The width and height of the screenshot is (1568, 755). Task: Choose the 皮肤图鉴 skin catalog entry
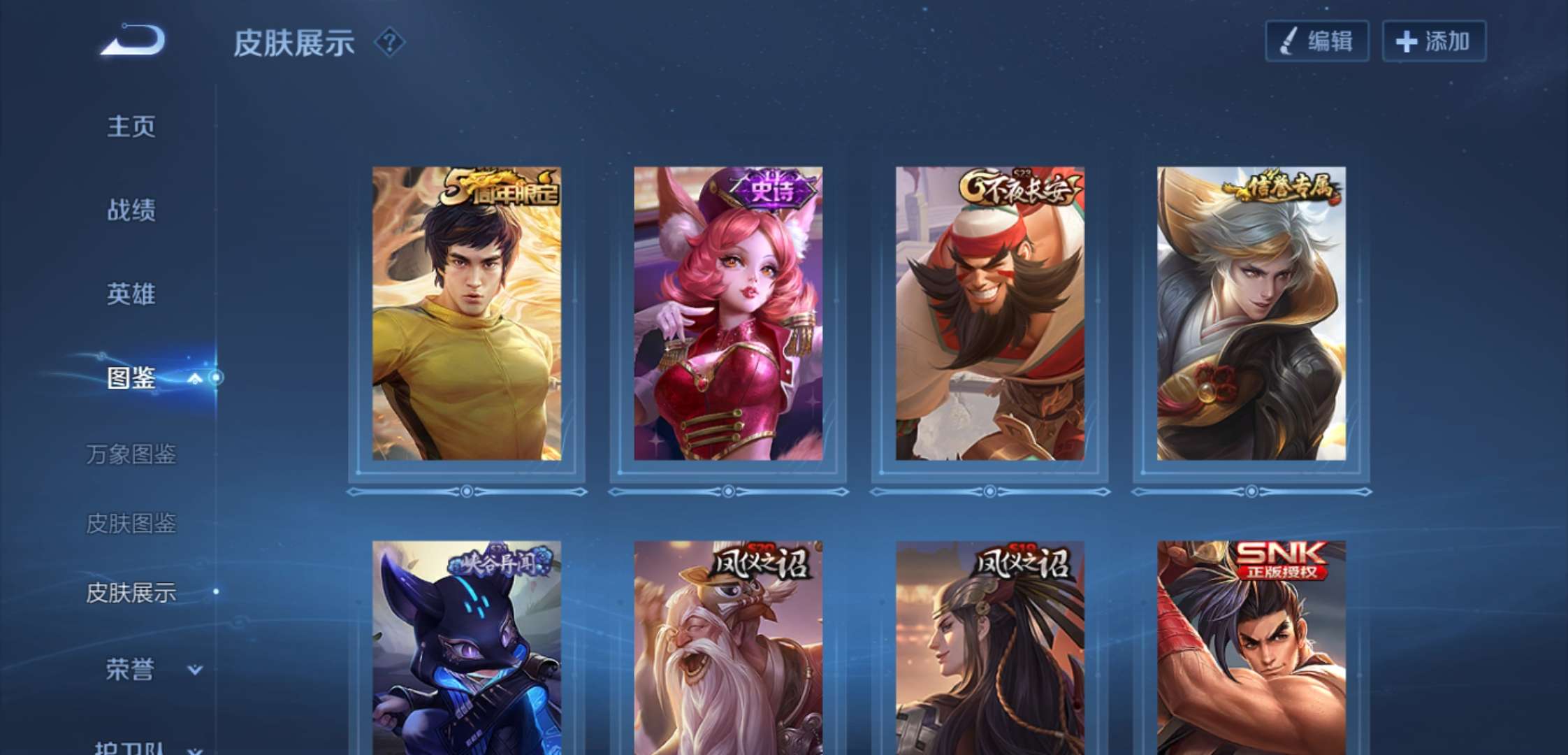(x=131, y=523)
